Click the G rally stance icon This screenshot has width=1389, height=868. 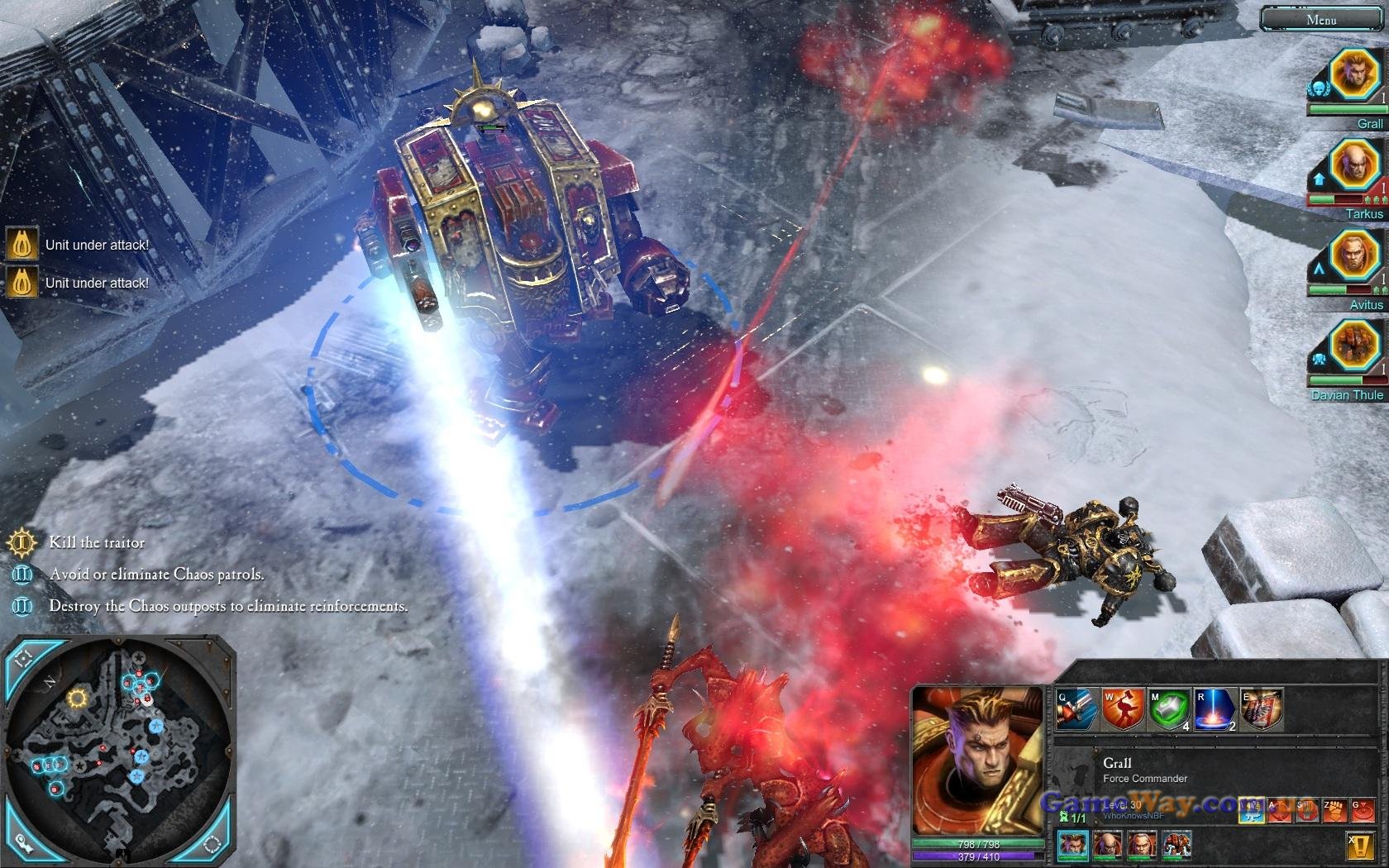pos(1361,810)
